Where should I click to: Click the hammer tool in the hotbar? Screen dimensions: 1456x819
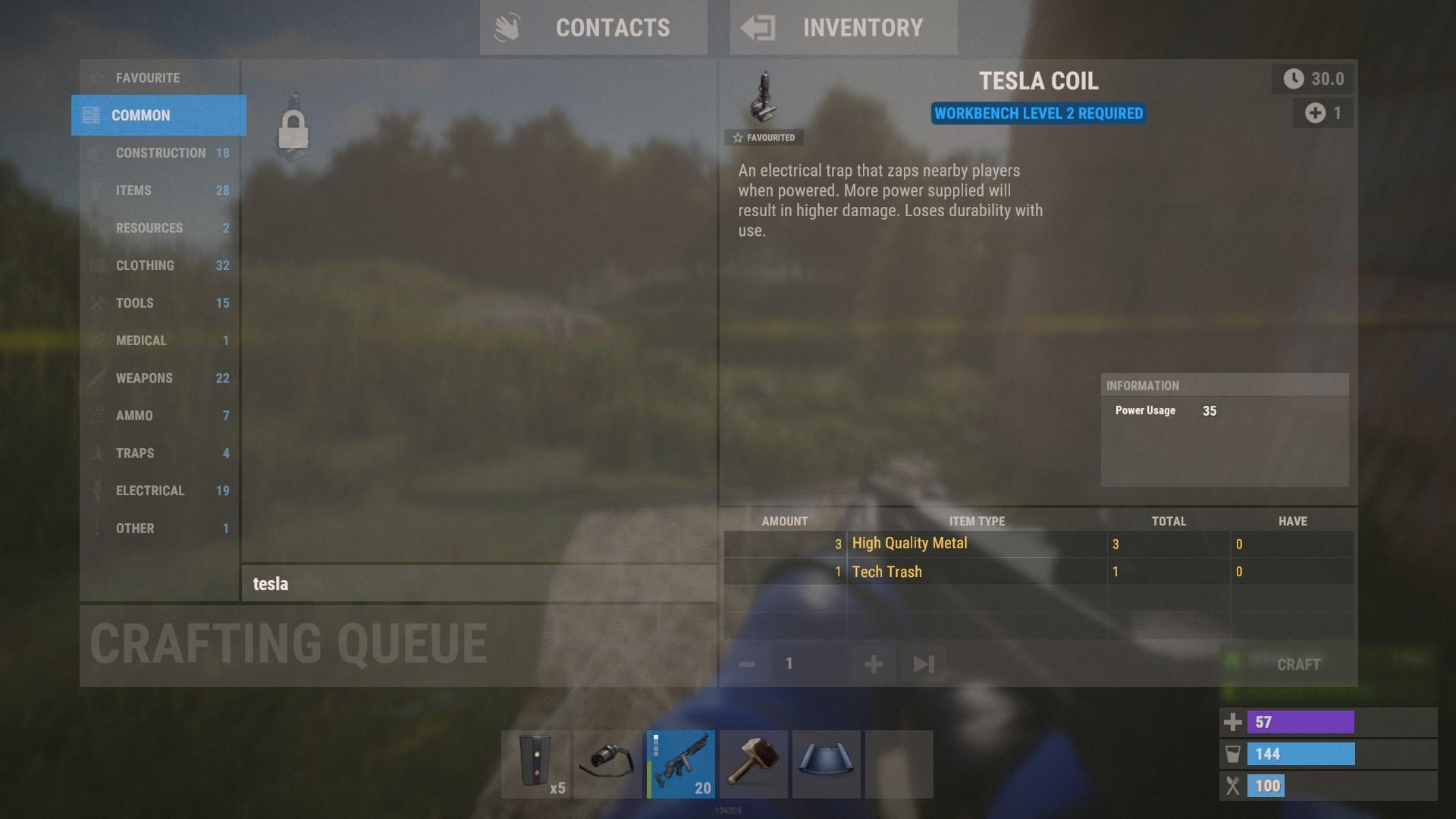pyautogui.click(x=753, y=764)
